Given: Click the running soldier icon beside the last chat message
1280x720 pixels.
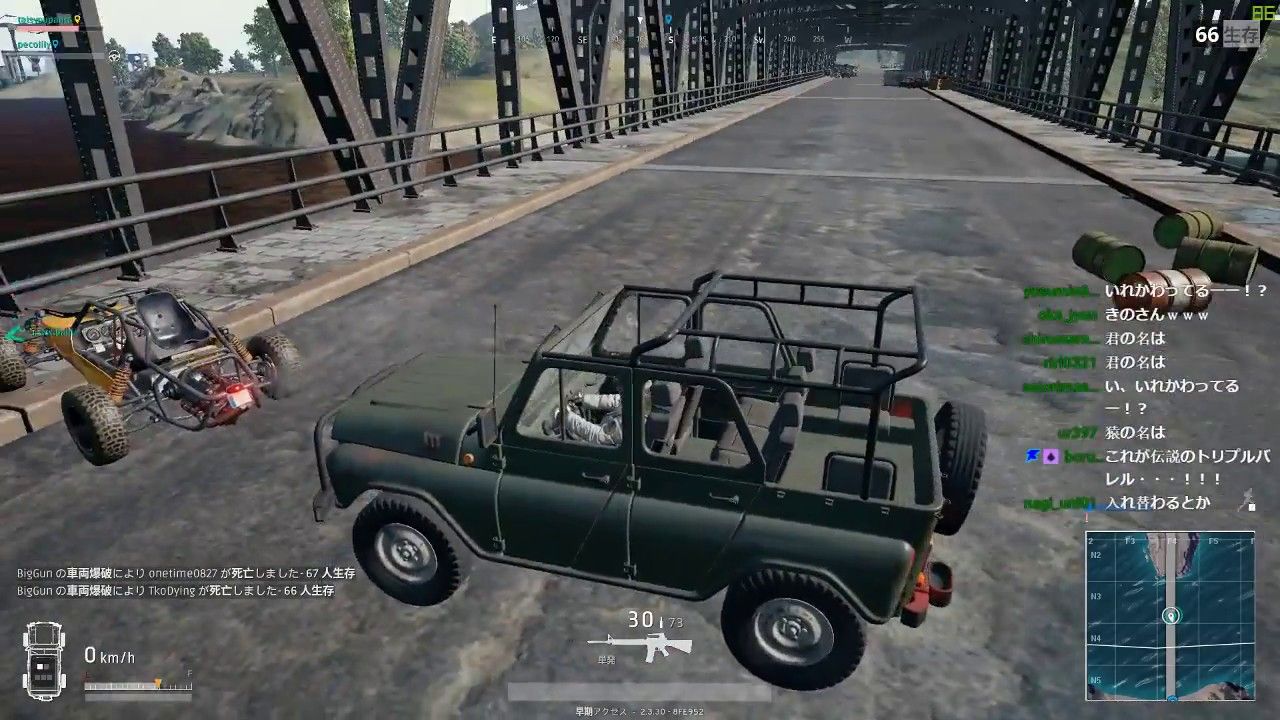Looking at the screenshot, I should pyautogui.click(x=1247, y=497).
